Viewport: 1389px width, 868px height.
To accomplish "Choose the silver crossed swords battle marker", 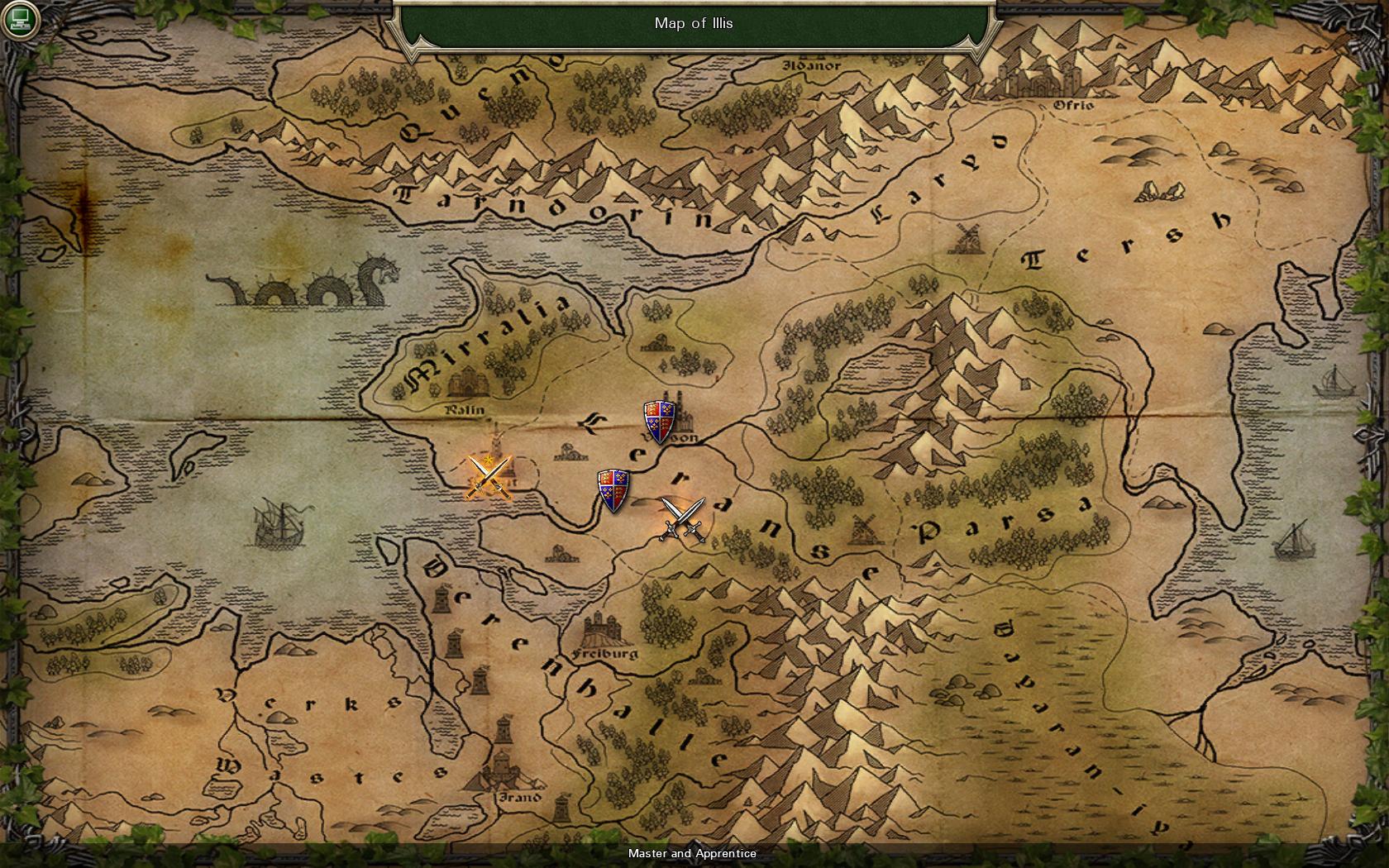I will (x=683, y=520).
